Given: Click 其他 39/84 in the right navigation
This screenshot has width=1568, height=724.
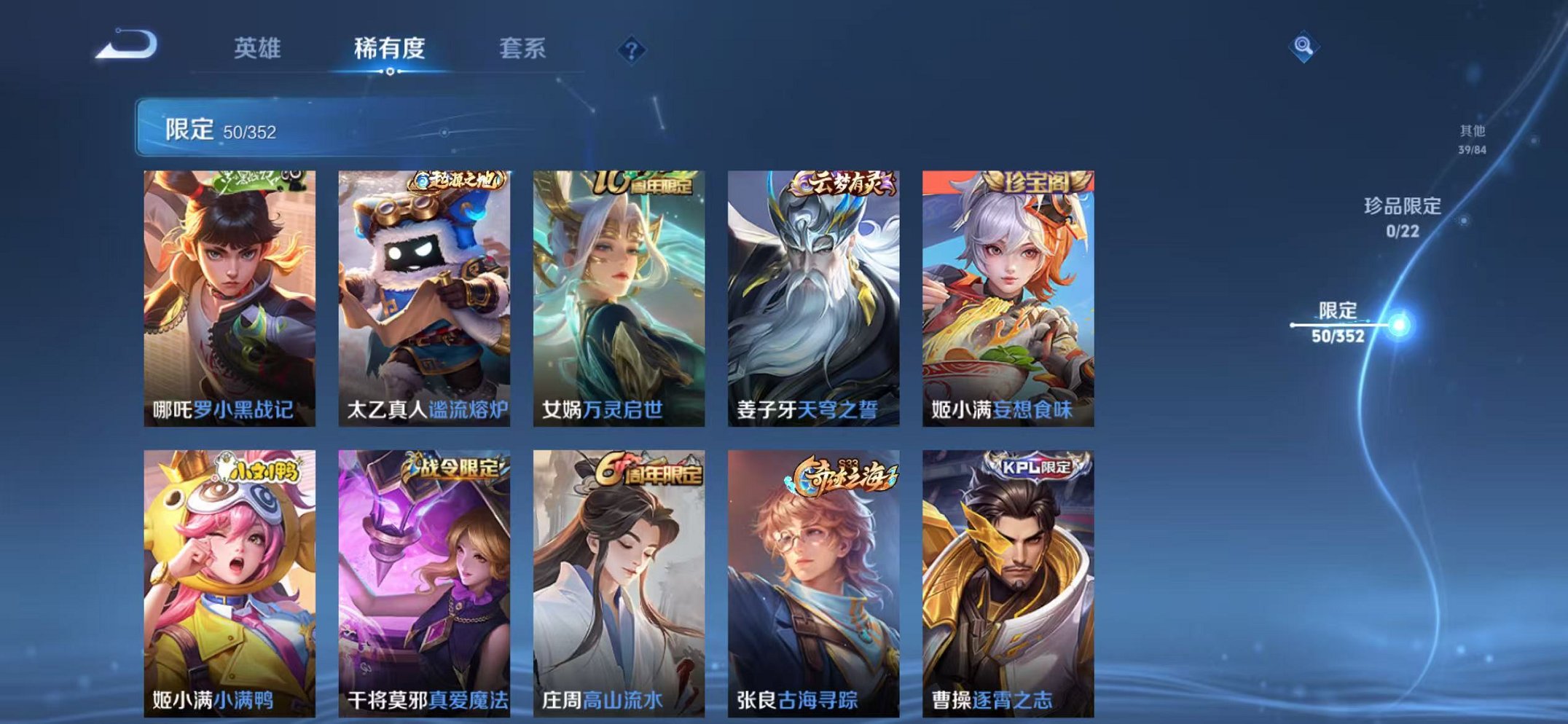Looking at the screenshot, I should coord(1472,137).
